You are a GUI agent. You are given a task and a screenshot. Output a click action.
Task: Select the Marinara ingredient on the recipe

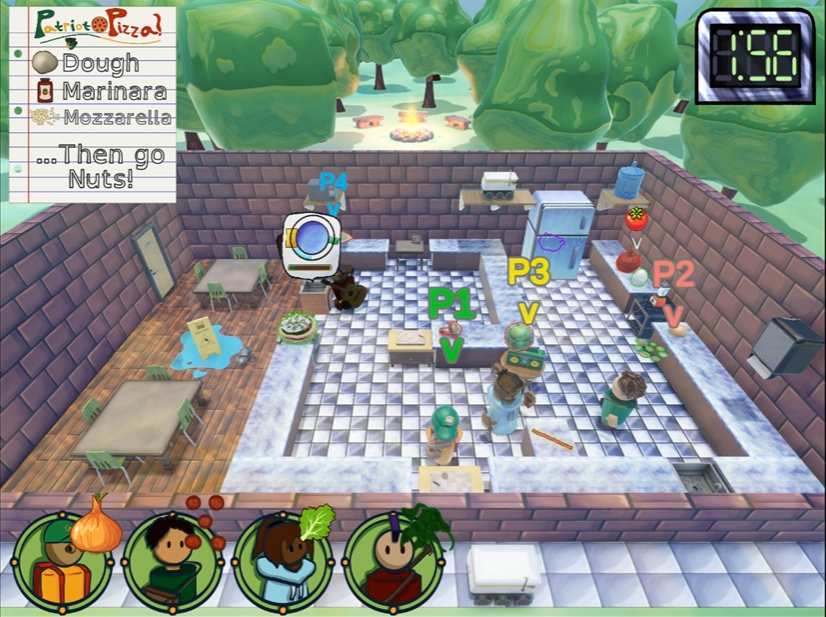coord(98,91)
